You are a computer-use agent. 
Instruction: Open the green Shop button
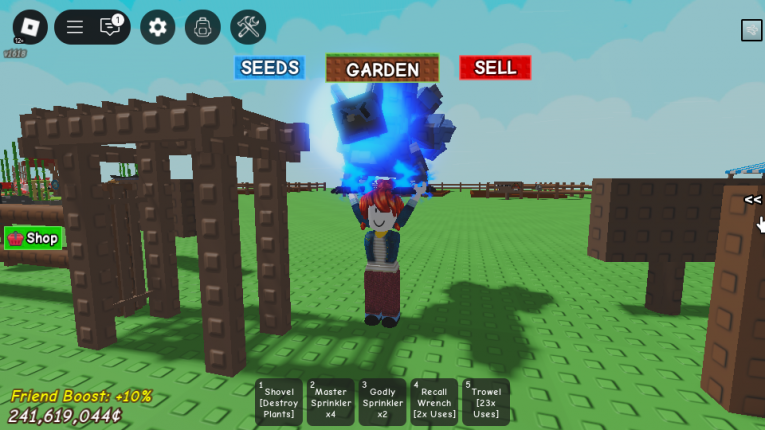click(x=34, y=238)
